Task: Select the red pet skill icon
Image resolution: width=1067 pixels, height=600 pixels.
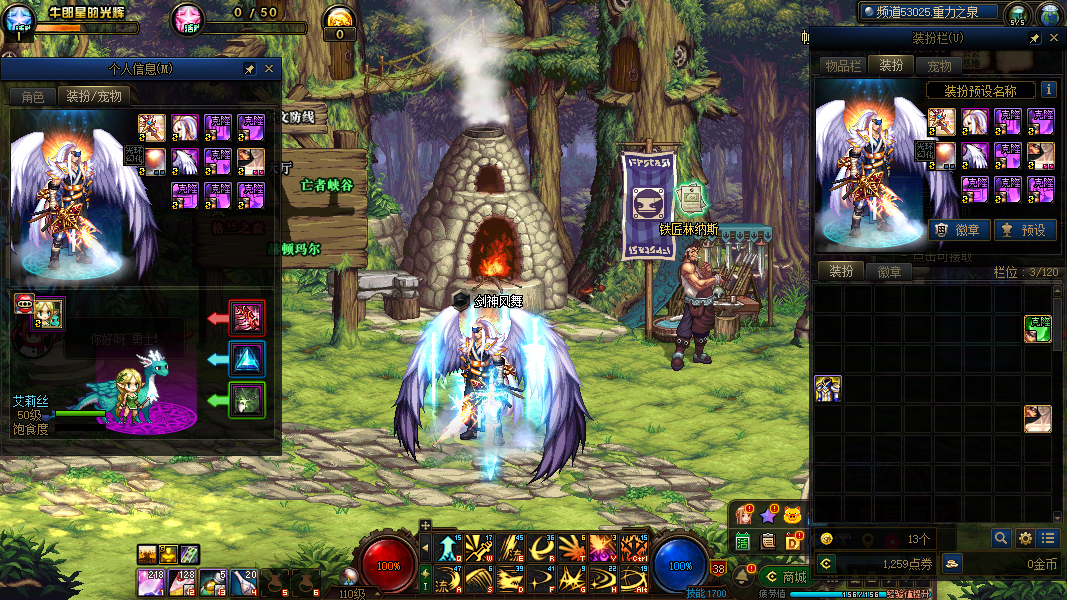Action: (x=246, y=318)
